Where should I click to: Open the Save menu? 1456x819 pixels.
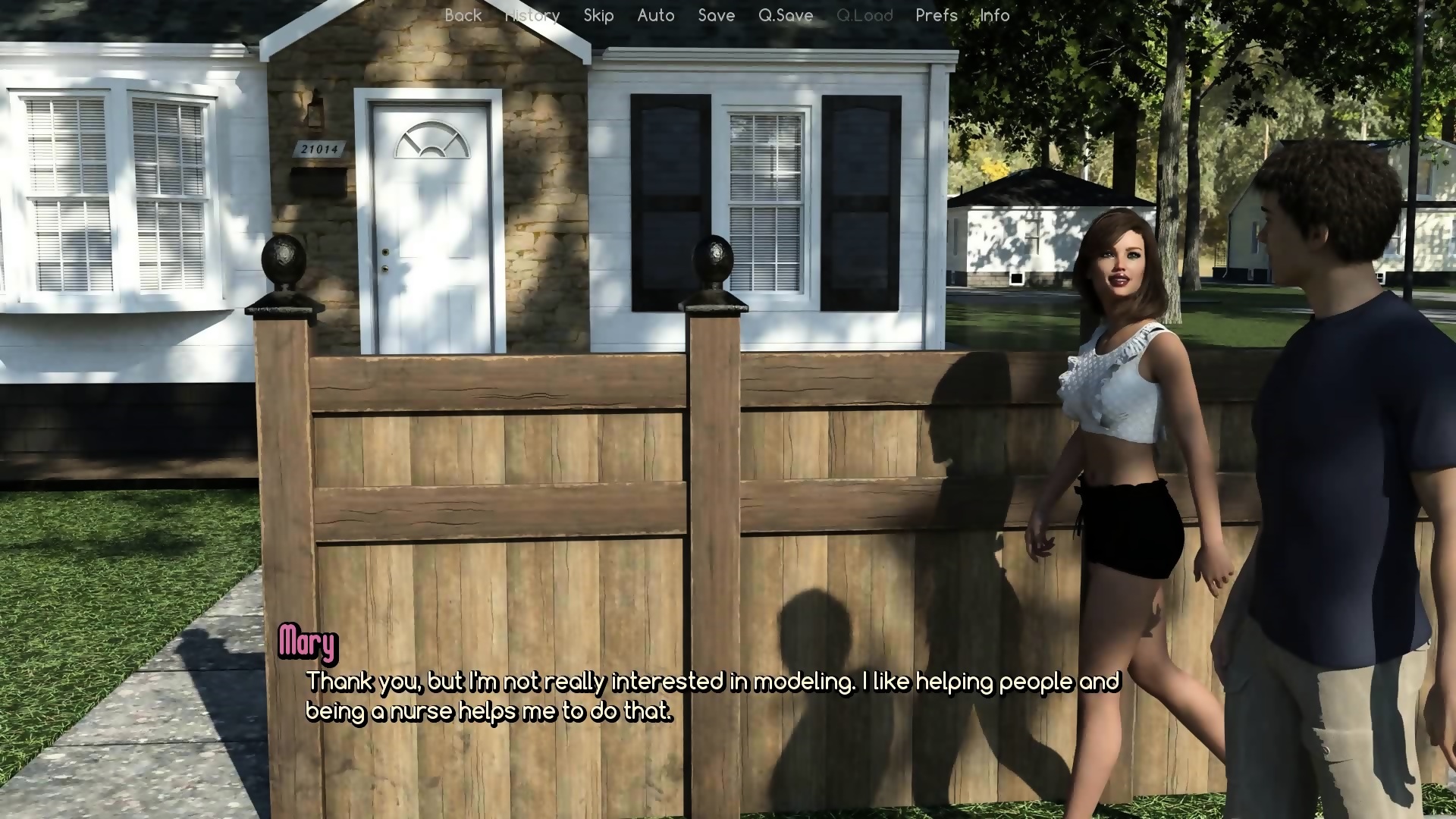[716, 15]
